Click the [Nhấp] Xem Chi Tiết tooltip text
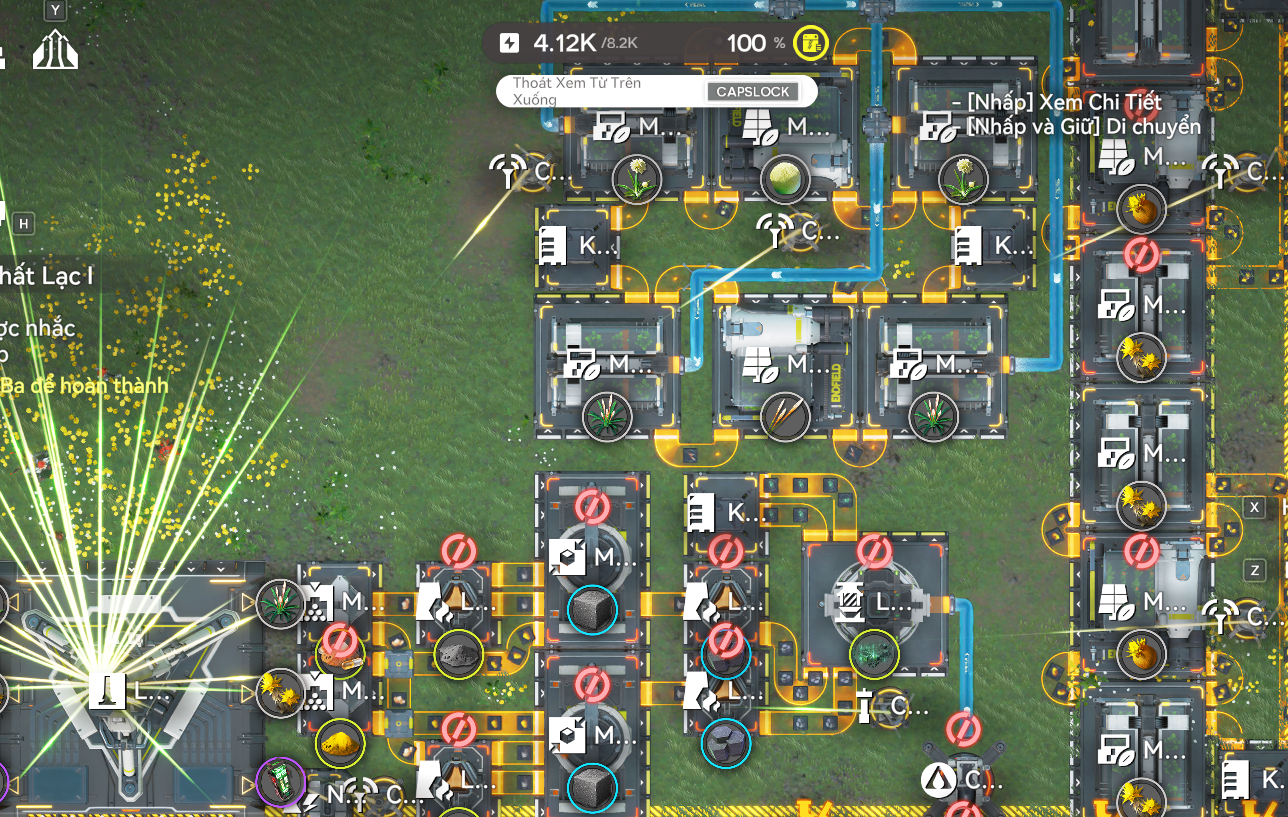Image resolution: width=1288 pixels, height=817 pixels. tap(1060, 102)
